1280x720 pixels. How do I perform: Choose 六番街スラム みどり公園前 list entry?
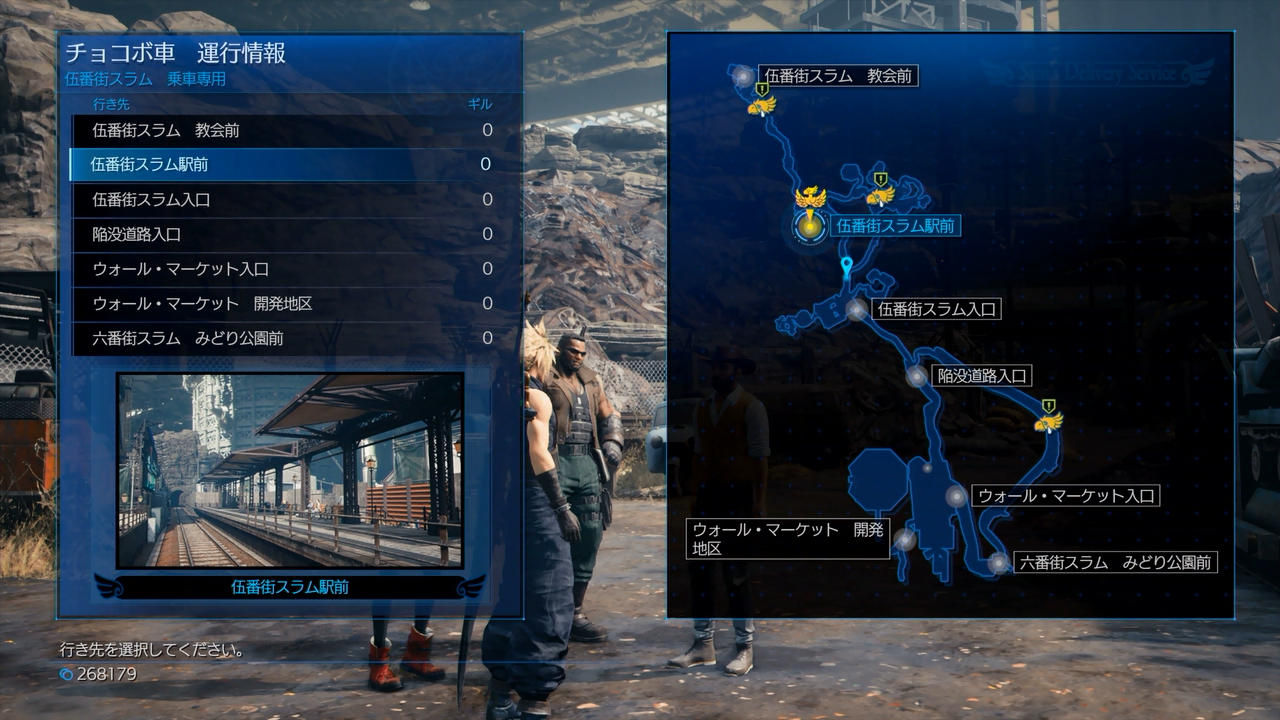coord(280,338)
